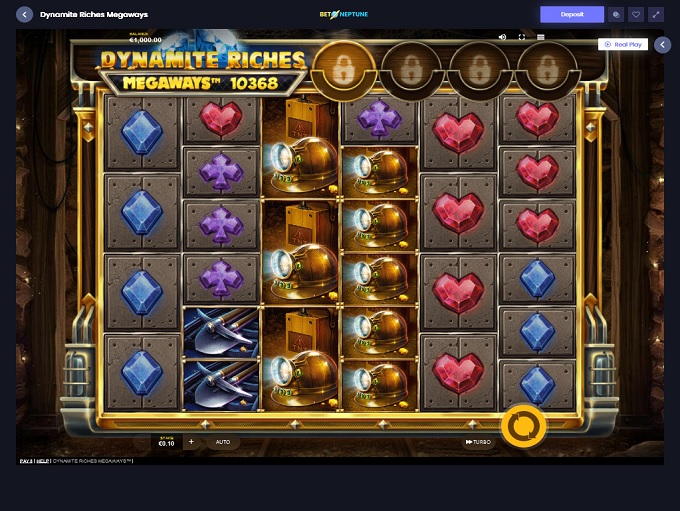
Task: Switch to Real Play mode
Action: click(622, 44)
